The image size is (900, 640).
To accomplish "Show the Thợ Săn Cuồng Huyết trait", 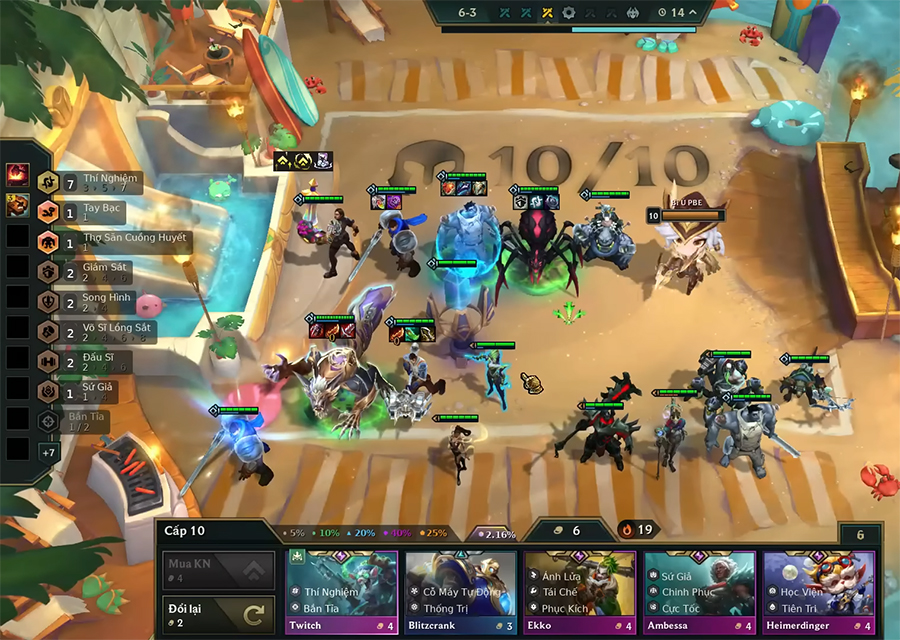I will (x=110, y=242).
